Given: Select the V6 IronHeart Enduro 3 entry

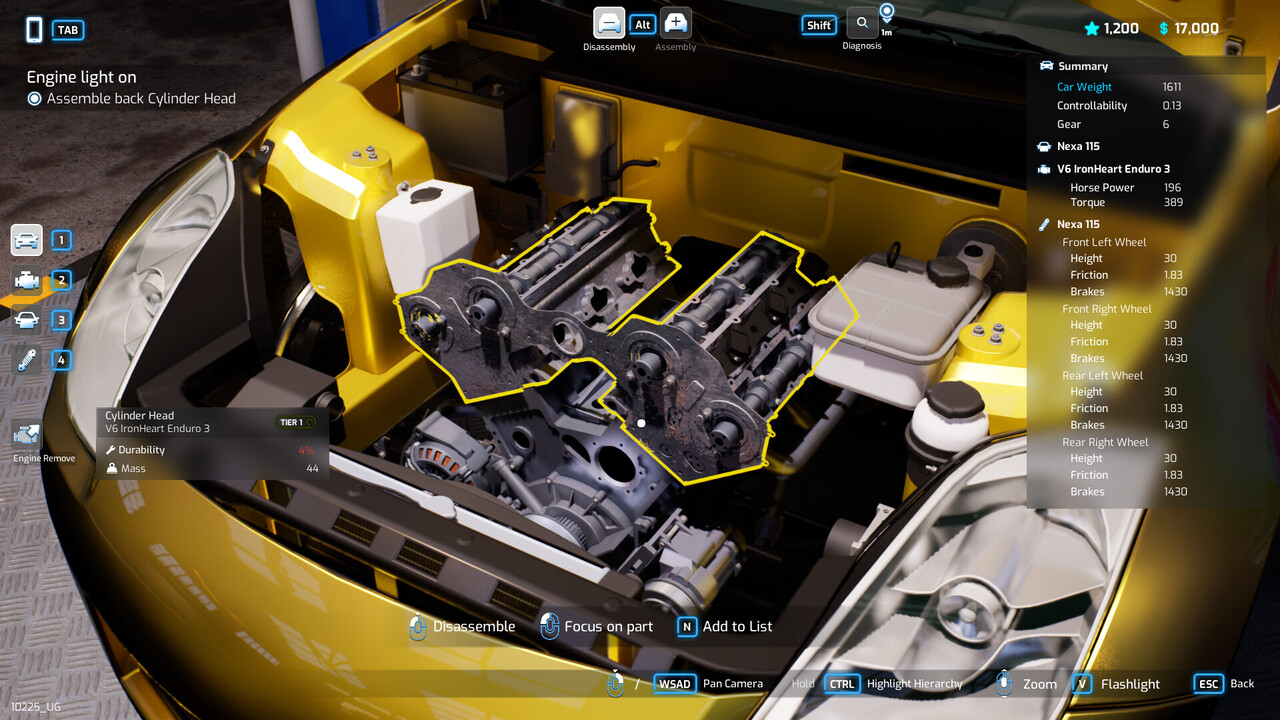Looking at the screenshot, I should [x=1113, y=169].
